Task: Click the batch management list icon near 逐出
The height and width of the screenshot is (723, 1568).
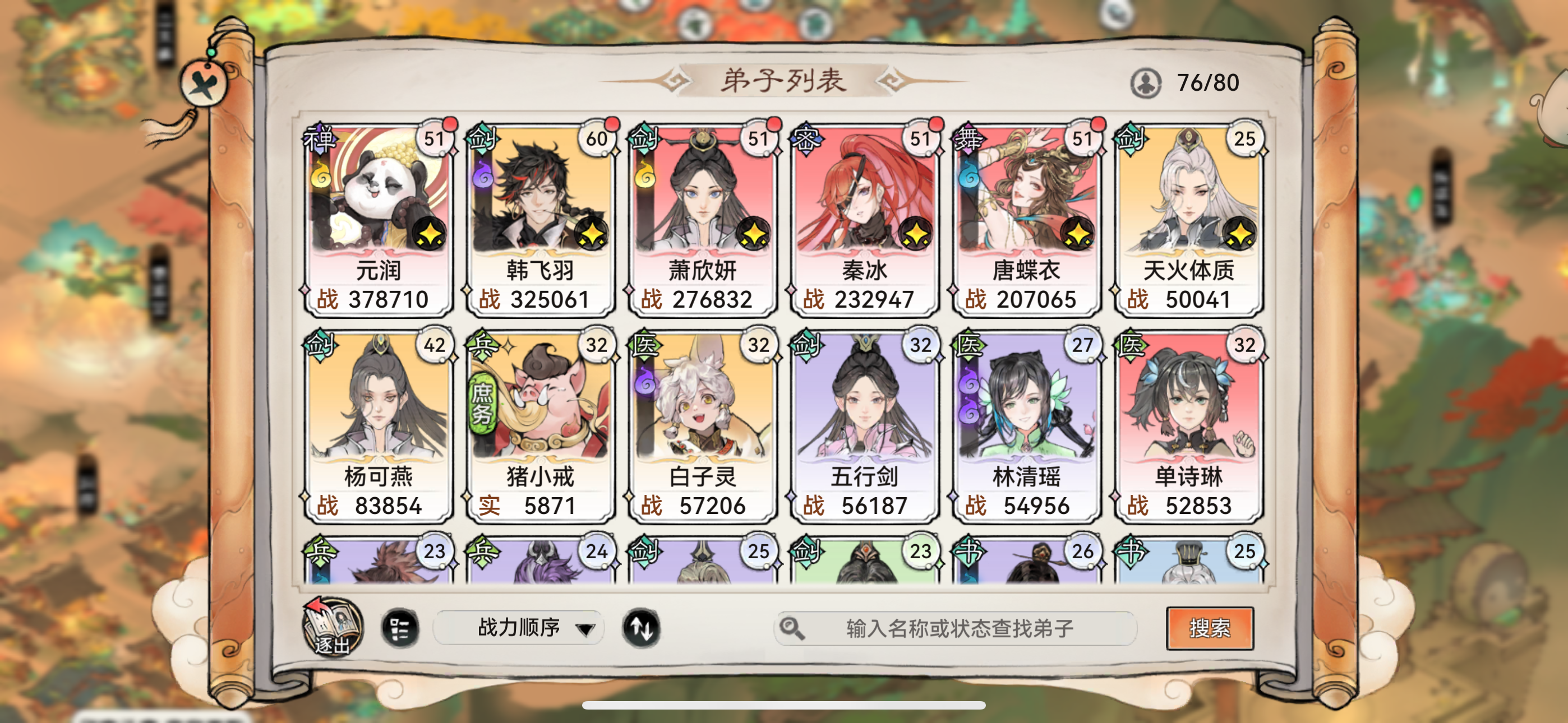Action: (401, 628)
